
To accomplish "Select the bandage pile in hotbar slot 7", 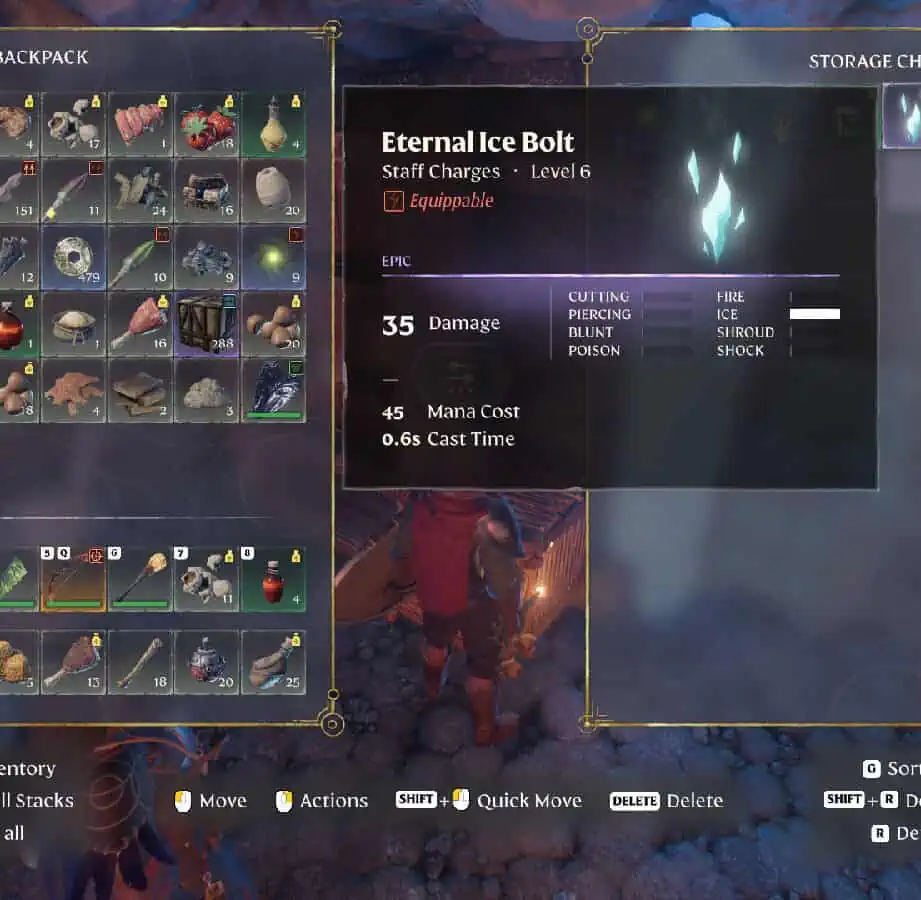I will pyautogui.click(x=207, y=578).
